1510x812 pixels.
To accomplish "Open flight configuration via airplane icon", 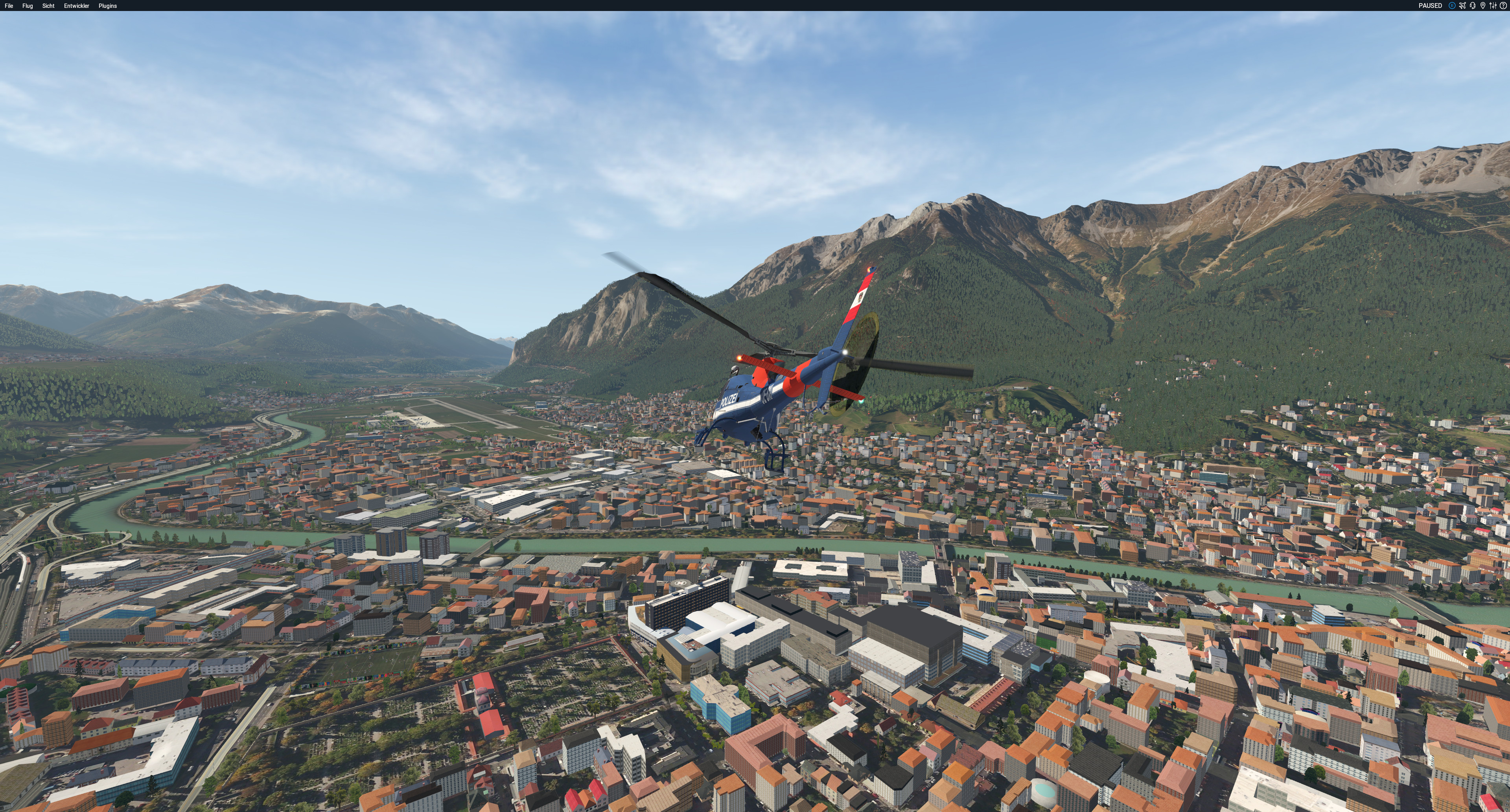I will pos(1462,6).
